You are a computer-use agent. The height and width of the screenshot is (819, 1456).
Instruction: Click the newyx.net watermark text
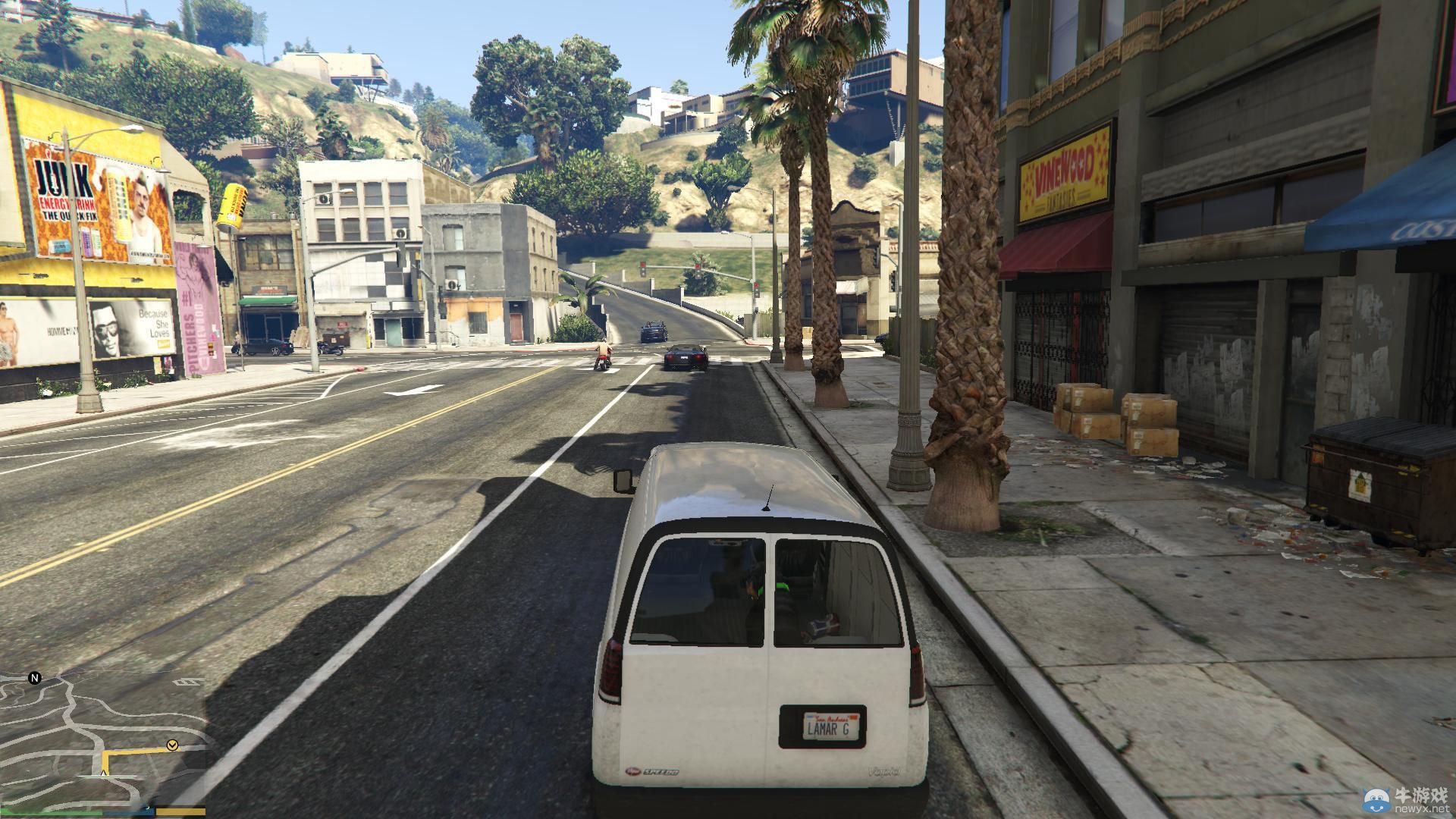coord(1424,808)
